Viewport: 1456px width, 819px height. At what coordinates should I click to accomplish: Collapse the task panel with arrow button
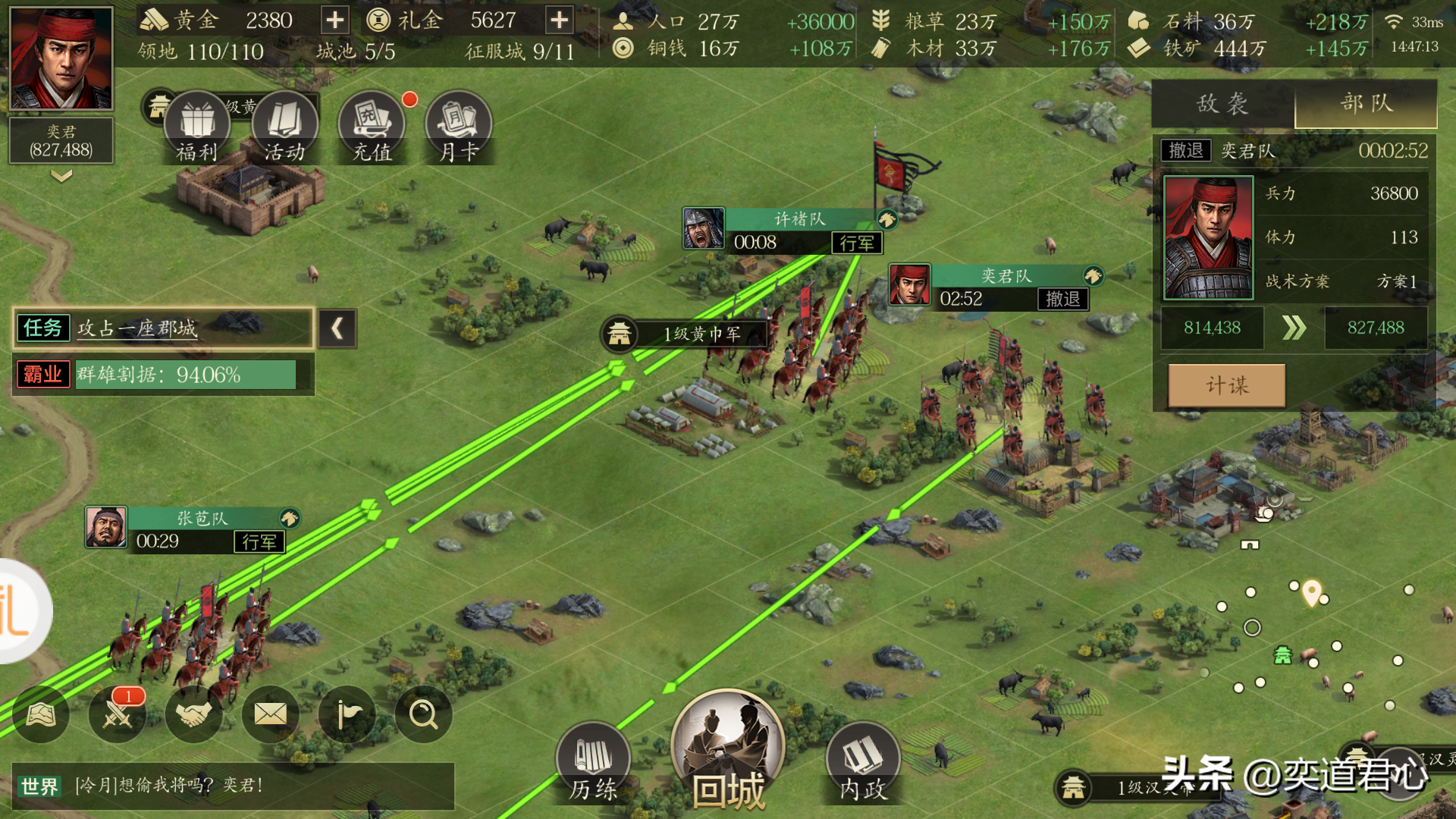pyautogui.click(x=337, y=328)
